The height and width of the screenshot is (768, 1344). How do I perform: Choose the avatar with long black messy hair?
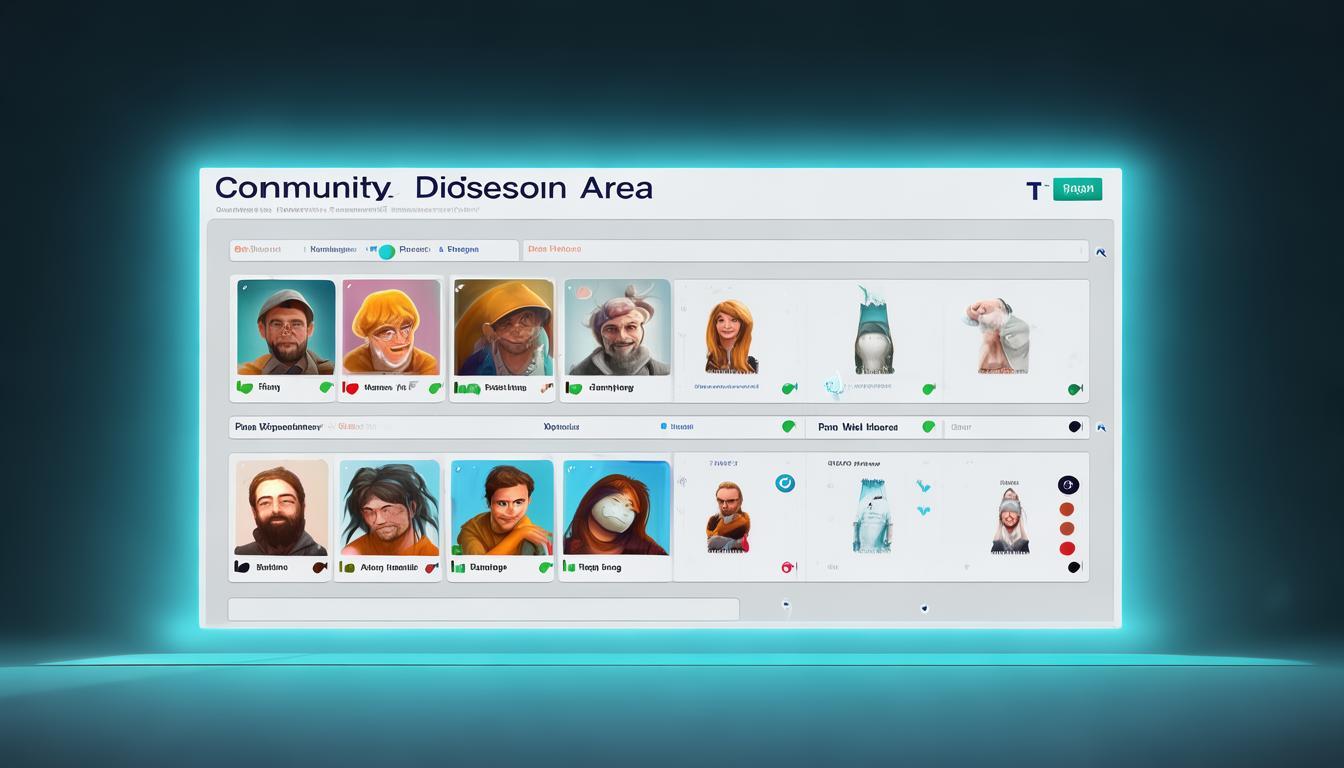tap(389, 507)
